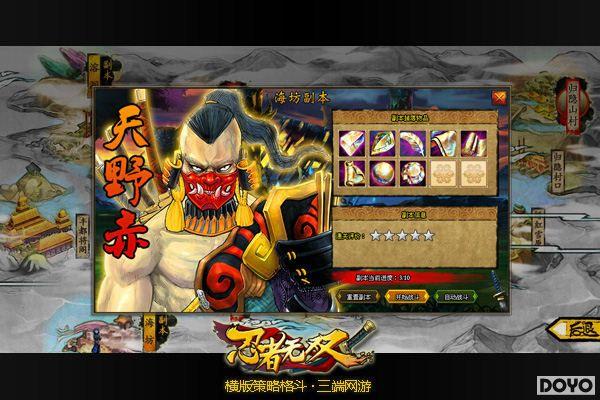Go back with the 后退 button
600x400 pixels.
click(569, 328)
